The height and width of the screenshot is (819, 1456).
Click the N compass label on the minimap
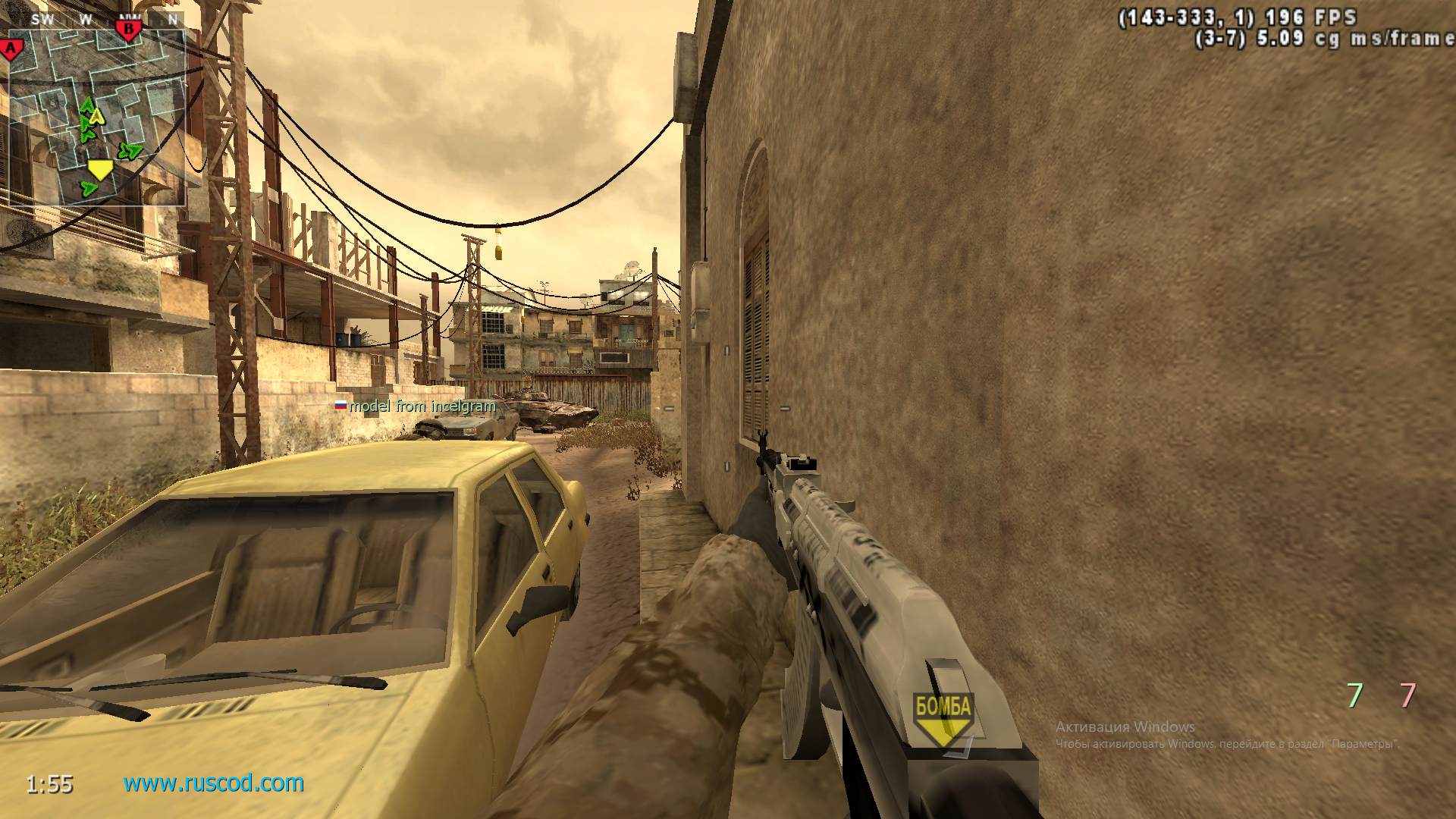[171, 19]
